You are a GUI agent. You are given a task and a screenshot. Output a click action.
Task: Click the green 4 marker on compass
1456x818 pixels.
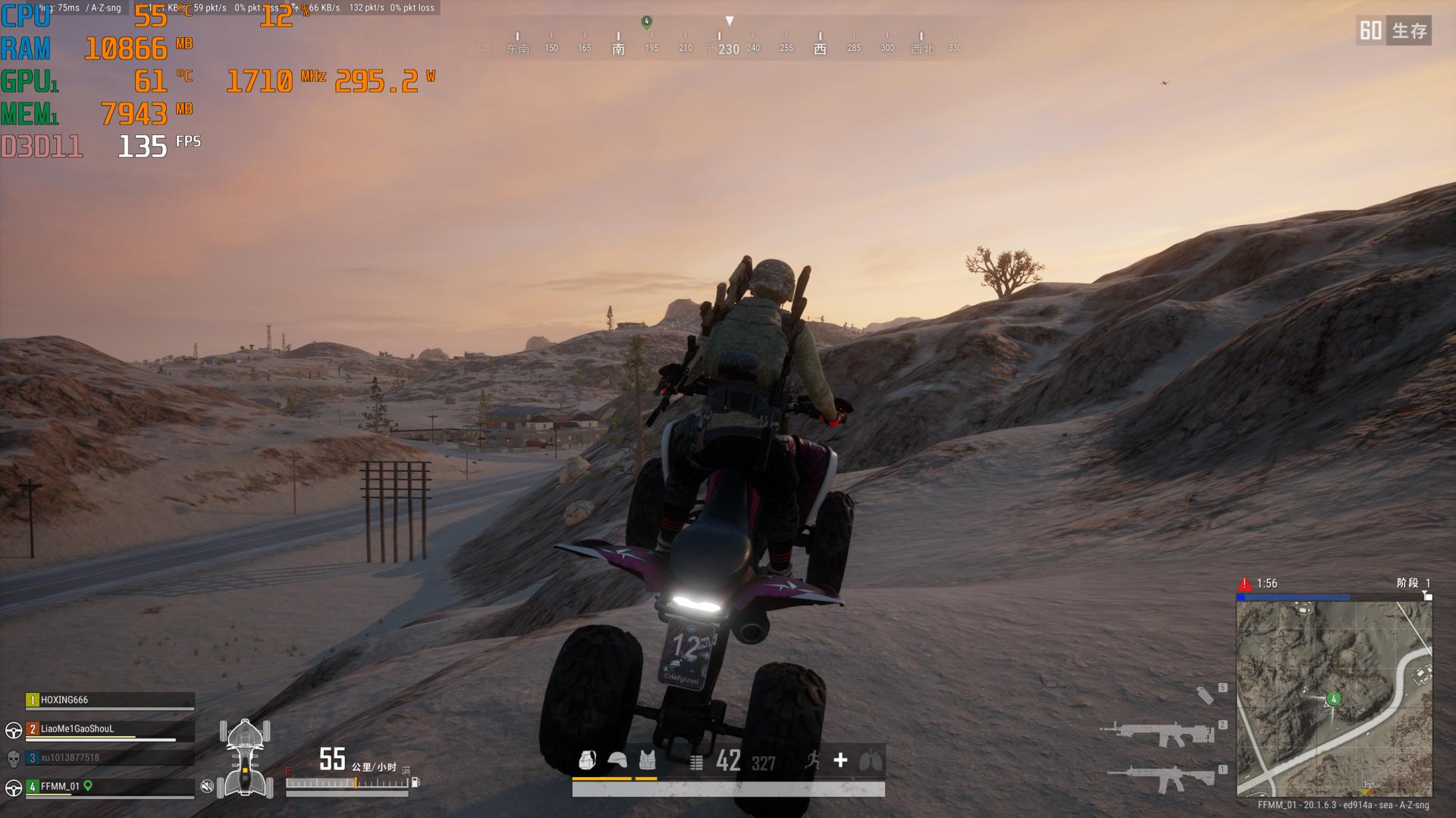click(647, 22)
